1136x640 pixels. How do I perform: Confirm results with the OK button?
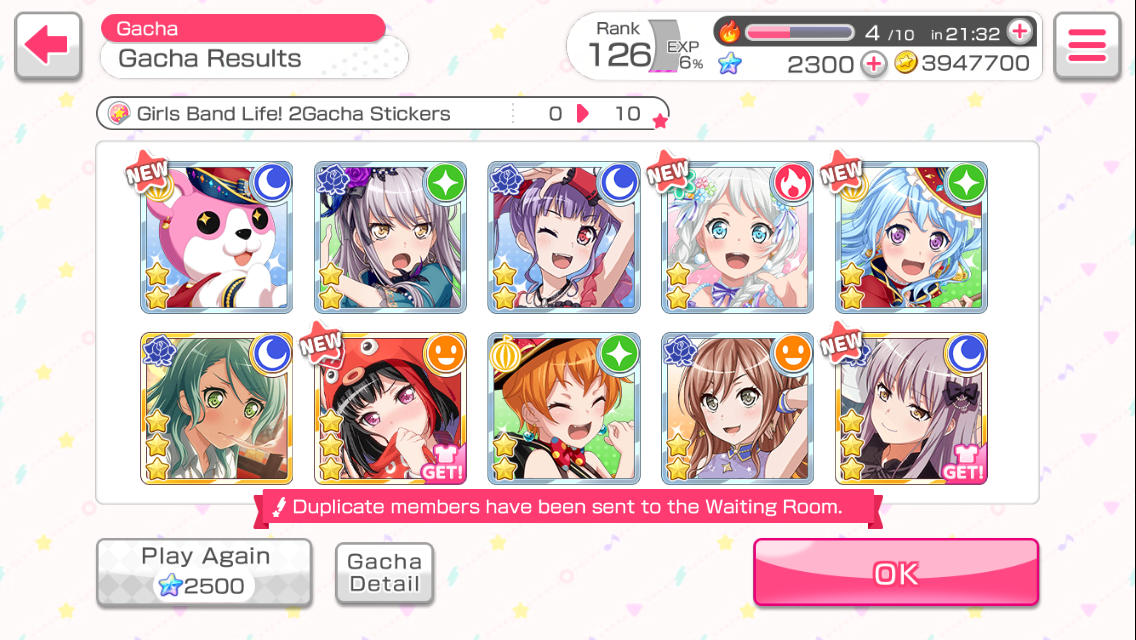click(x=895, y=572)
